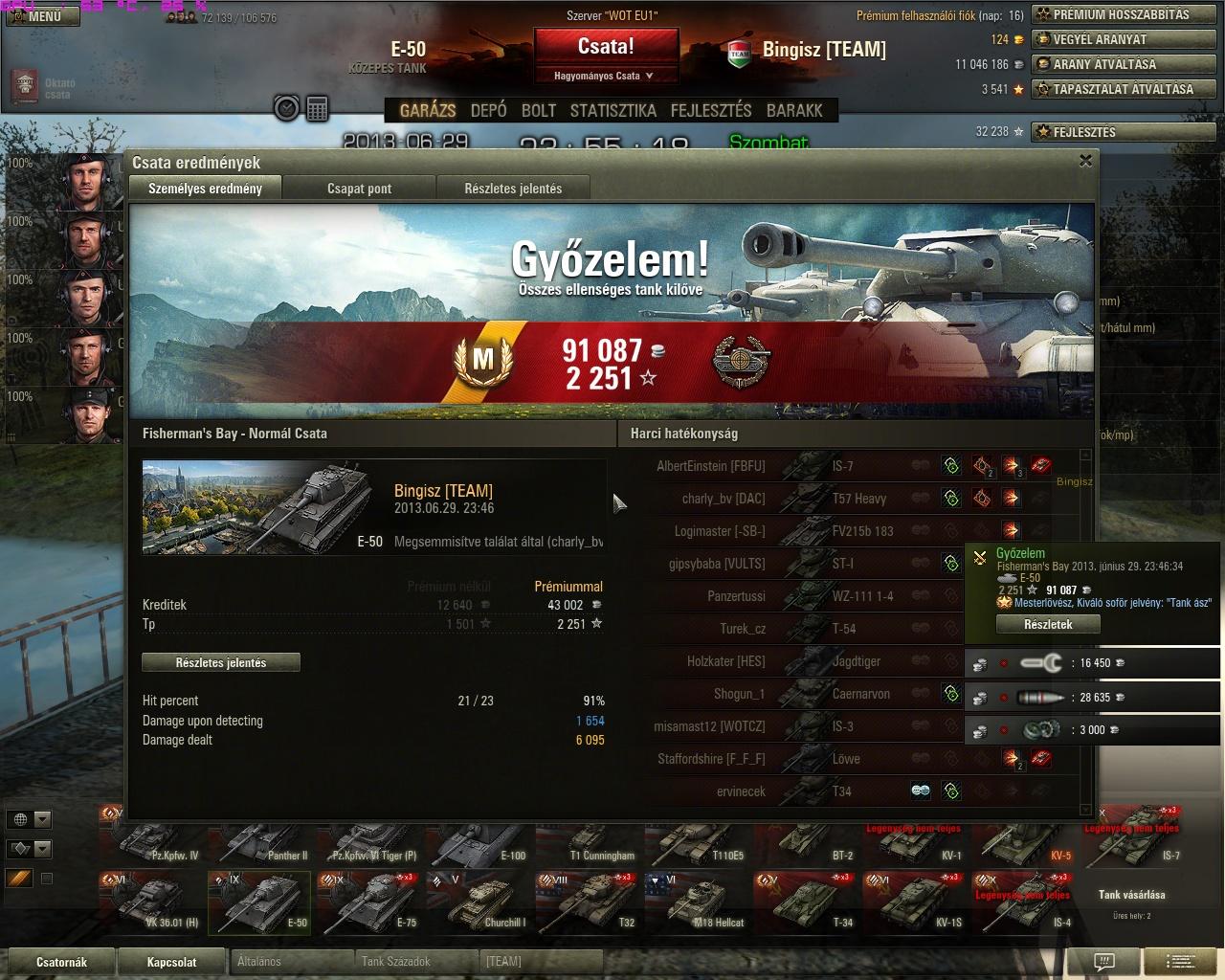This screenshot has height=980, width=1225.
Task: Open the Részletes jelentés tab
Action: [513, 189]
